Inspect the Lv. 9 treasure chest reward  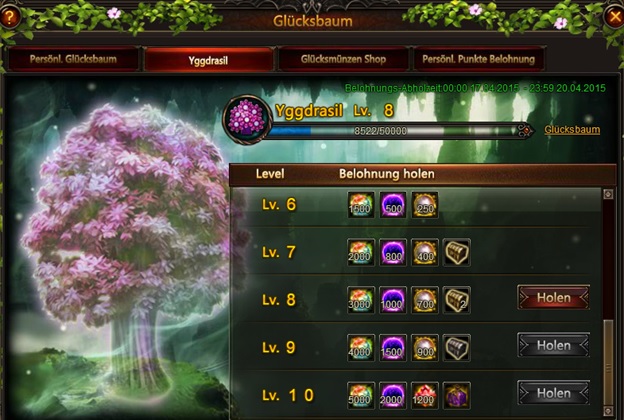(x=457, y=346)
